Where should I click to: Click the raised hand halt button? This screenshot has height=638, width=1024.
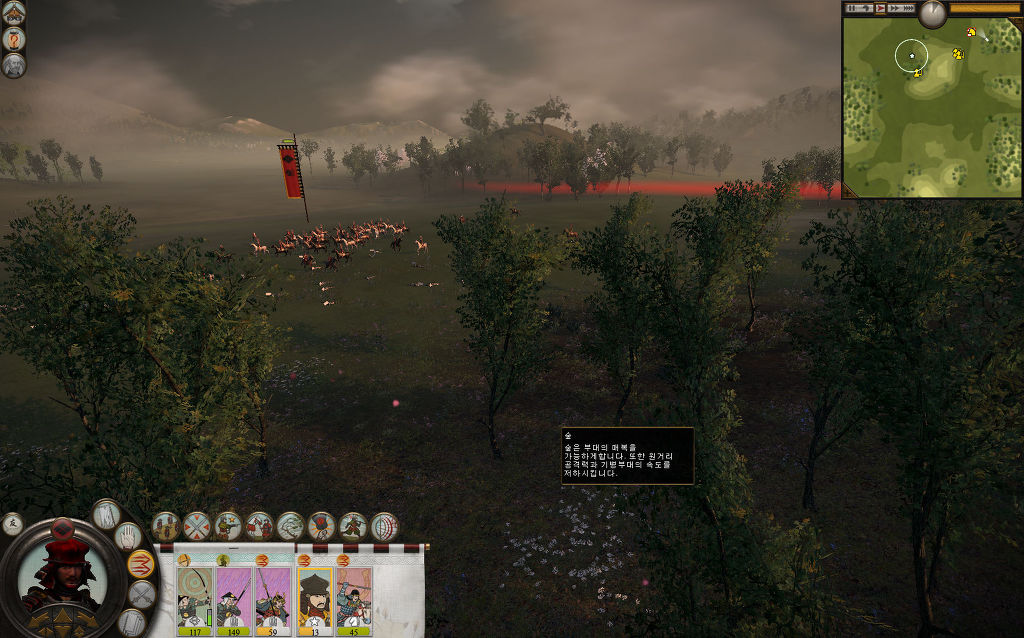click(127, 537)
